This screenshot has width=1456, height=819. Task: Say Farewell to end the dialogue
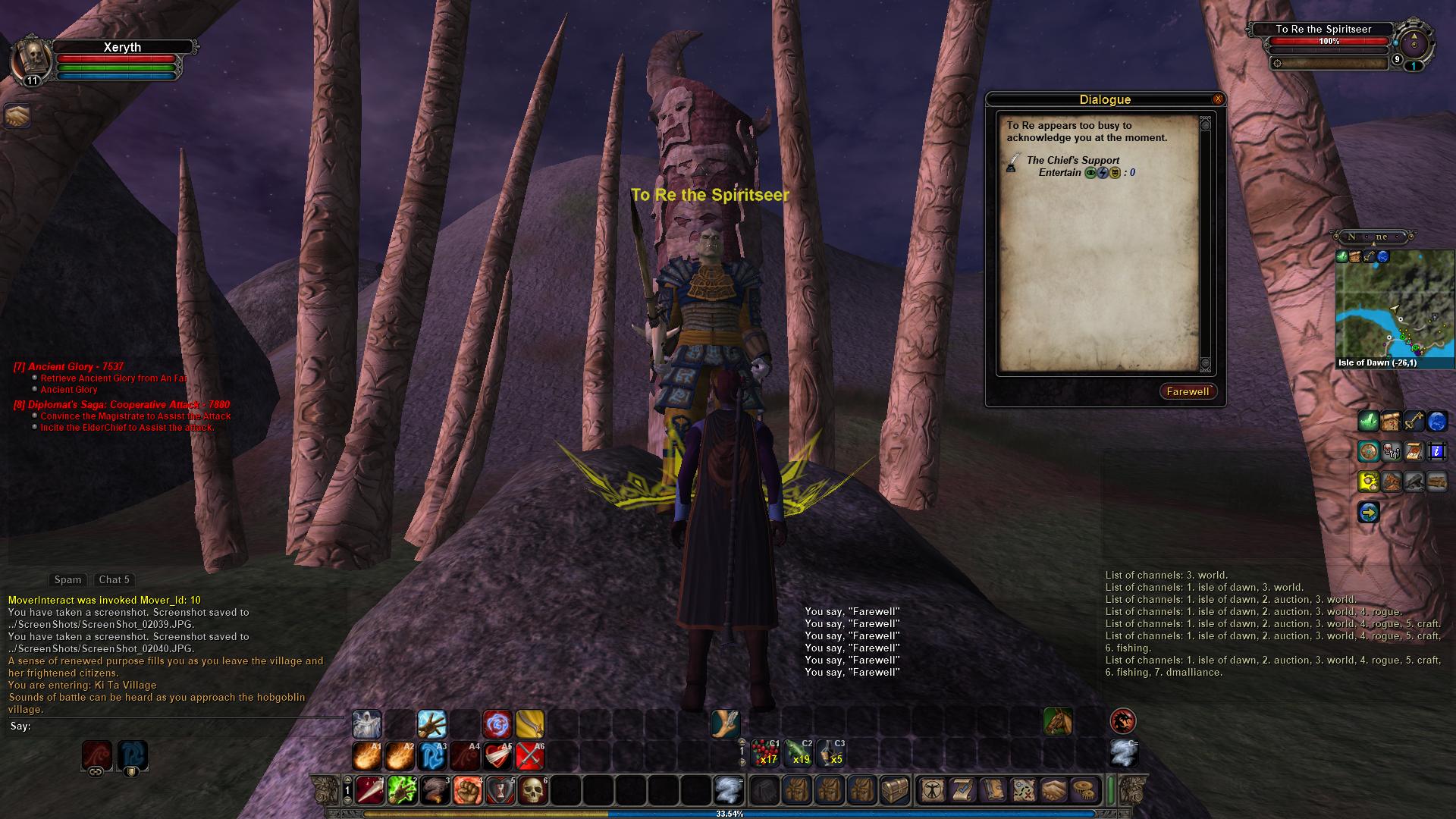[x=1188, y=391]
